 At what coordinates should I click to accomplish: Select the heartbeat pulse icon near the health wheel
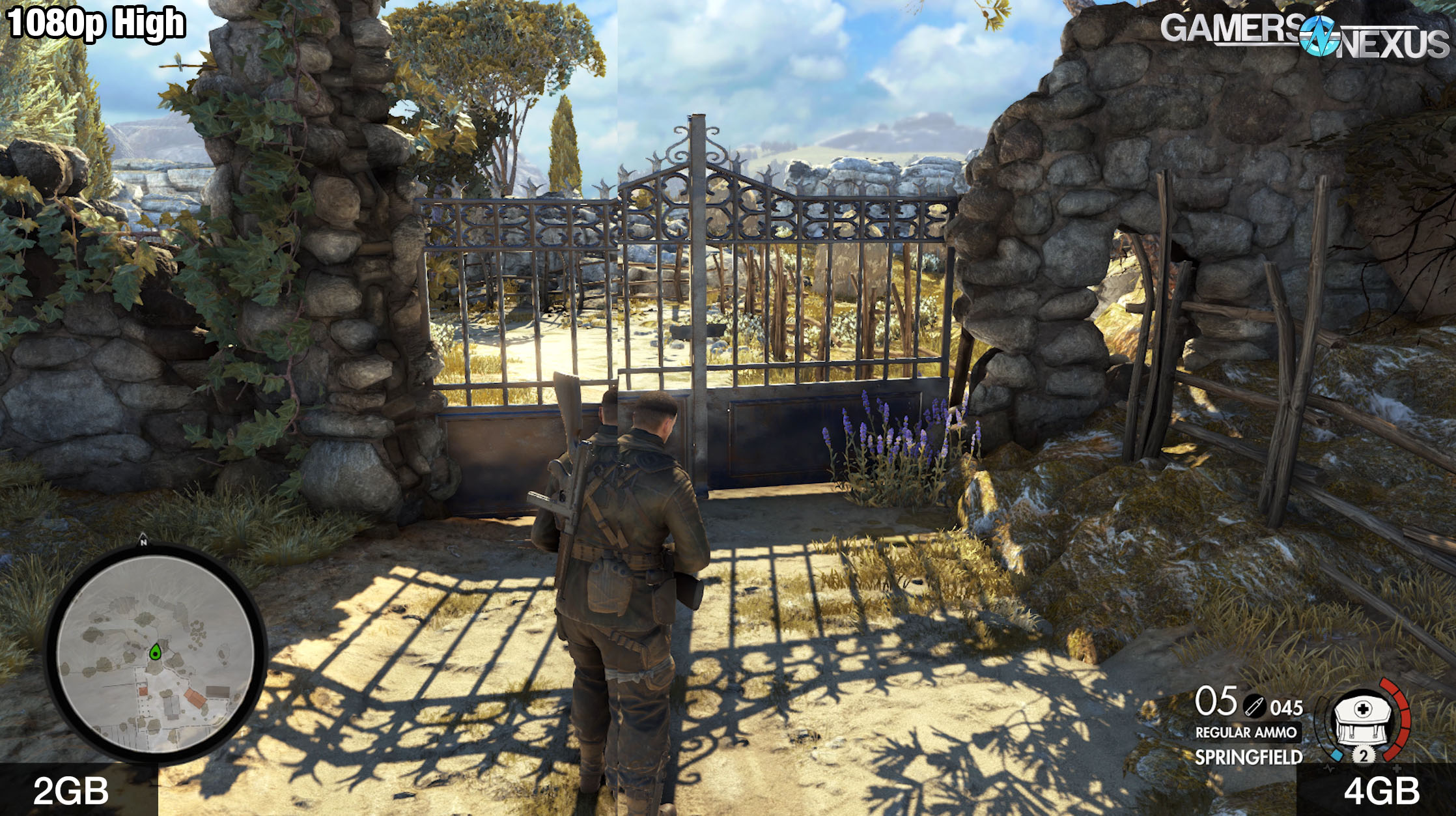[x=1328, y=768]
